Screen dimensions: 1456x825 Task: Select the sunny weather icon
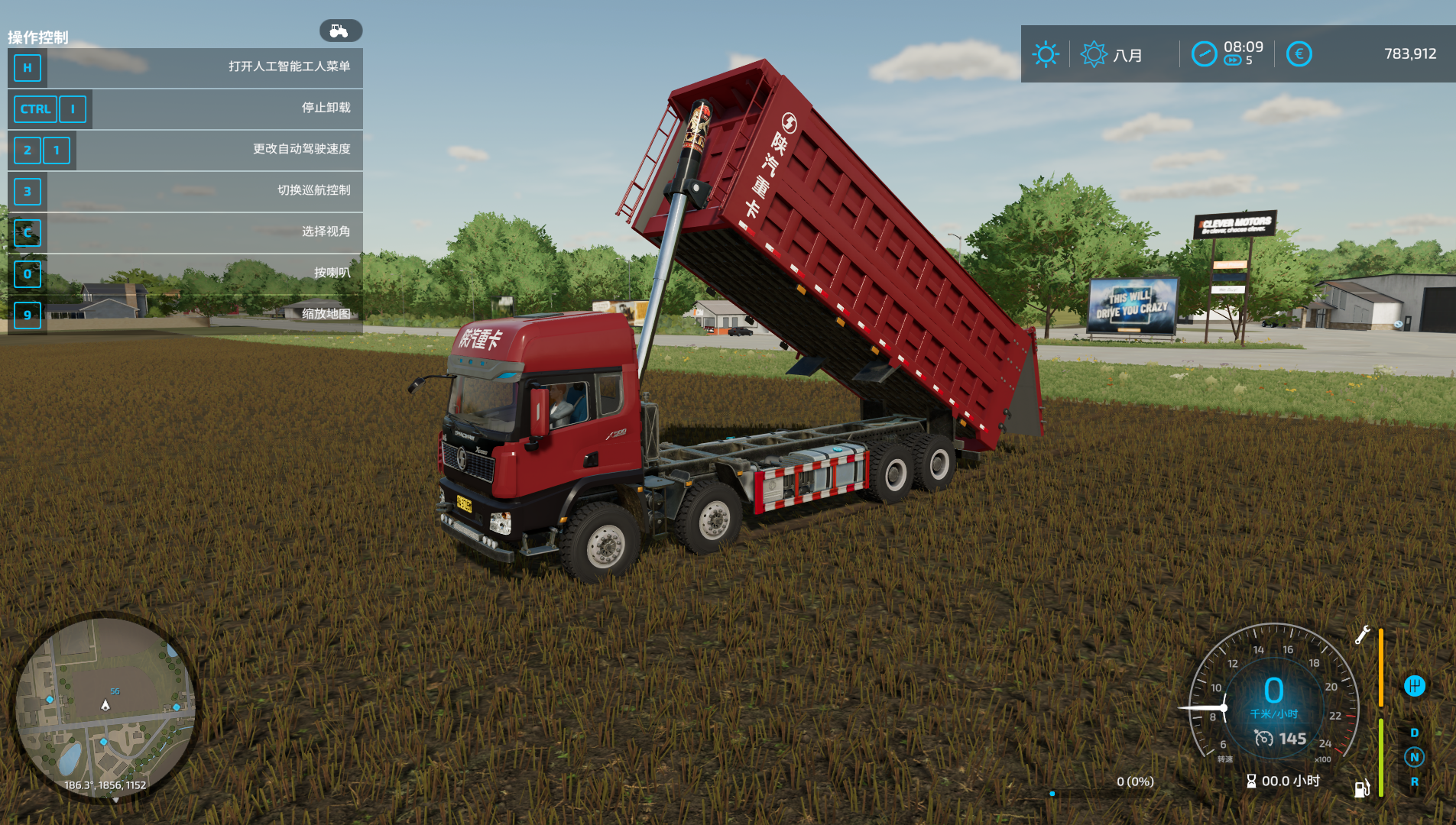coord(1045,54)
